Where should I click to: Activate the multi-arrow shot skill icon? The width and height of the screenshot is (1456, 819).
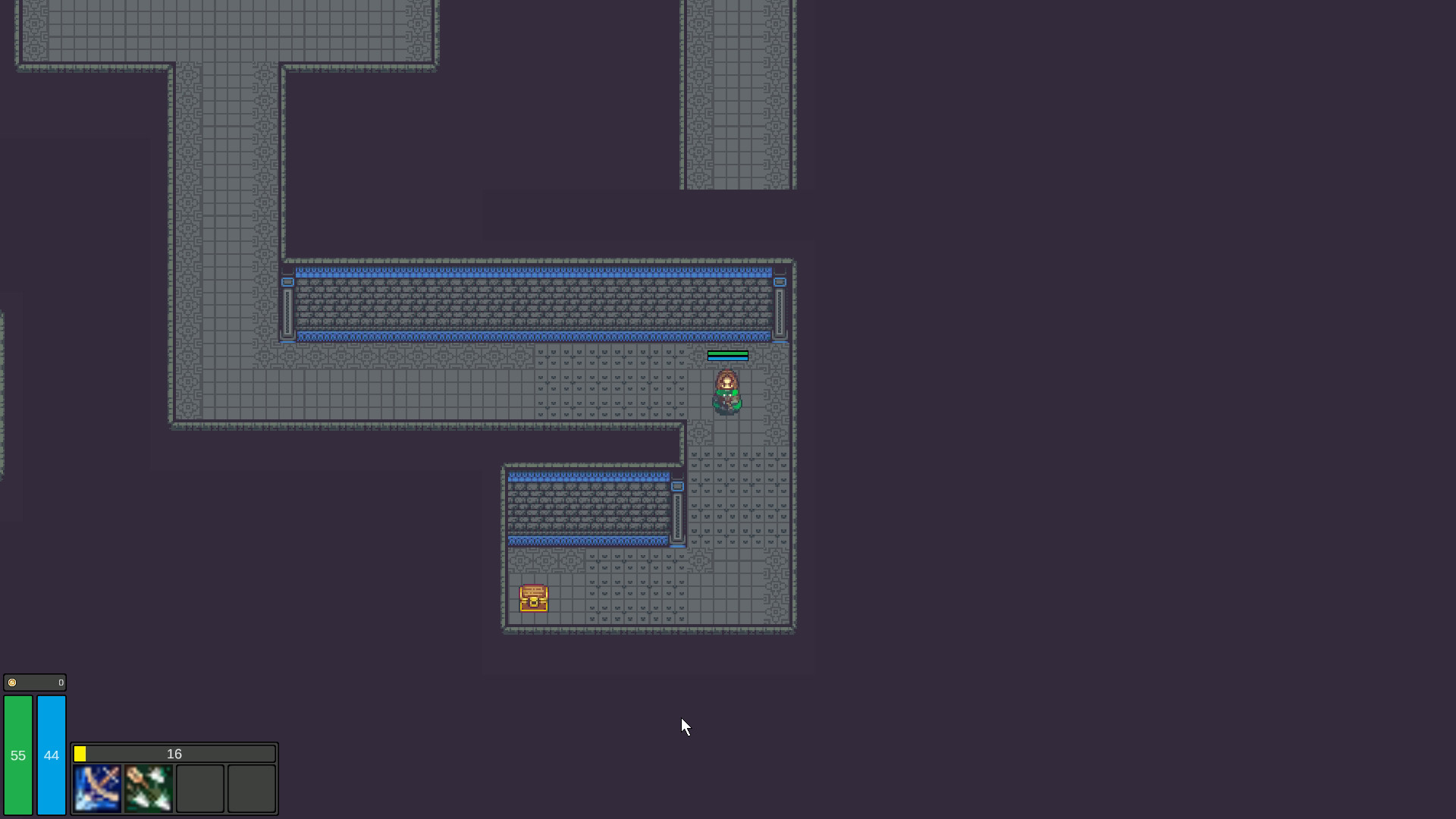(x=149, y=788)
